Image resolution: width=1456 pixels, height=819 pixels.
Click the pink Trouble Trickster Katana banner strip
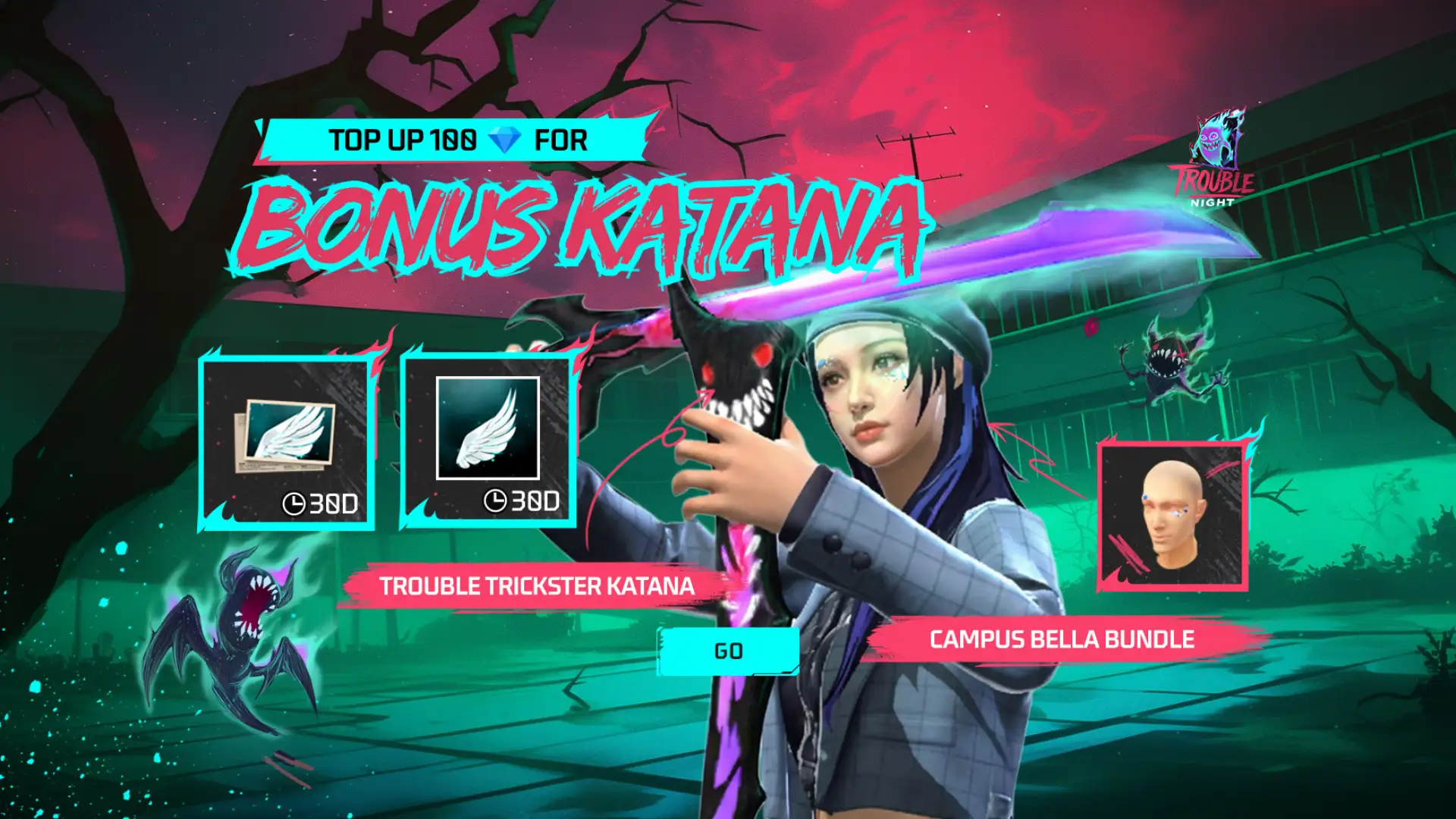(538, 586)
